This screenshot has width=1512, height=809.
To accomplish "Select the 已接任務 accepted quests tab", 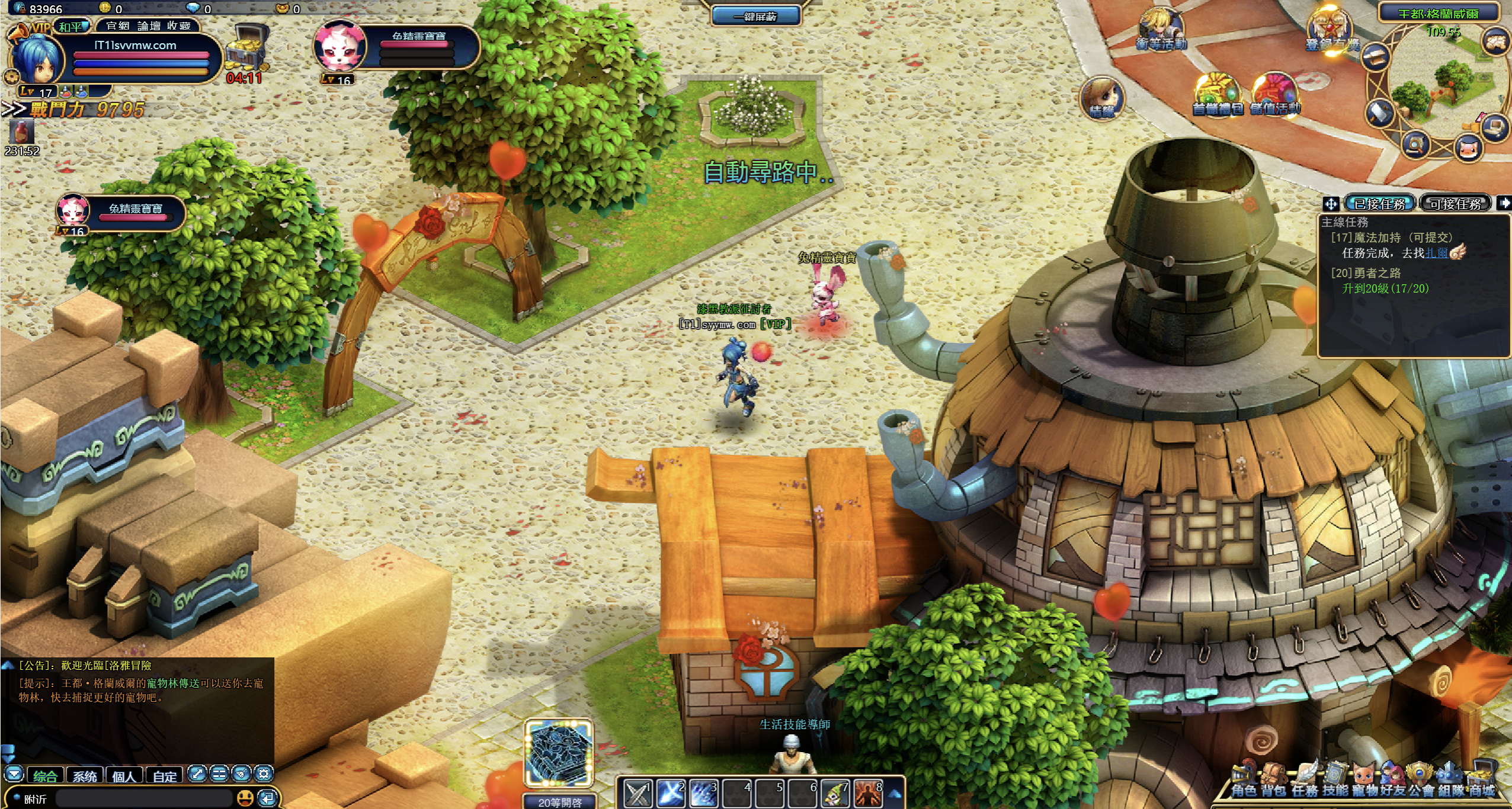I will (x=1379, y=204).
